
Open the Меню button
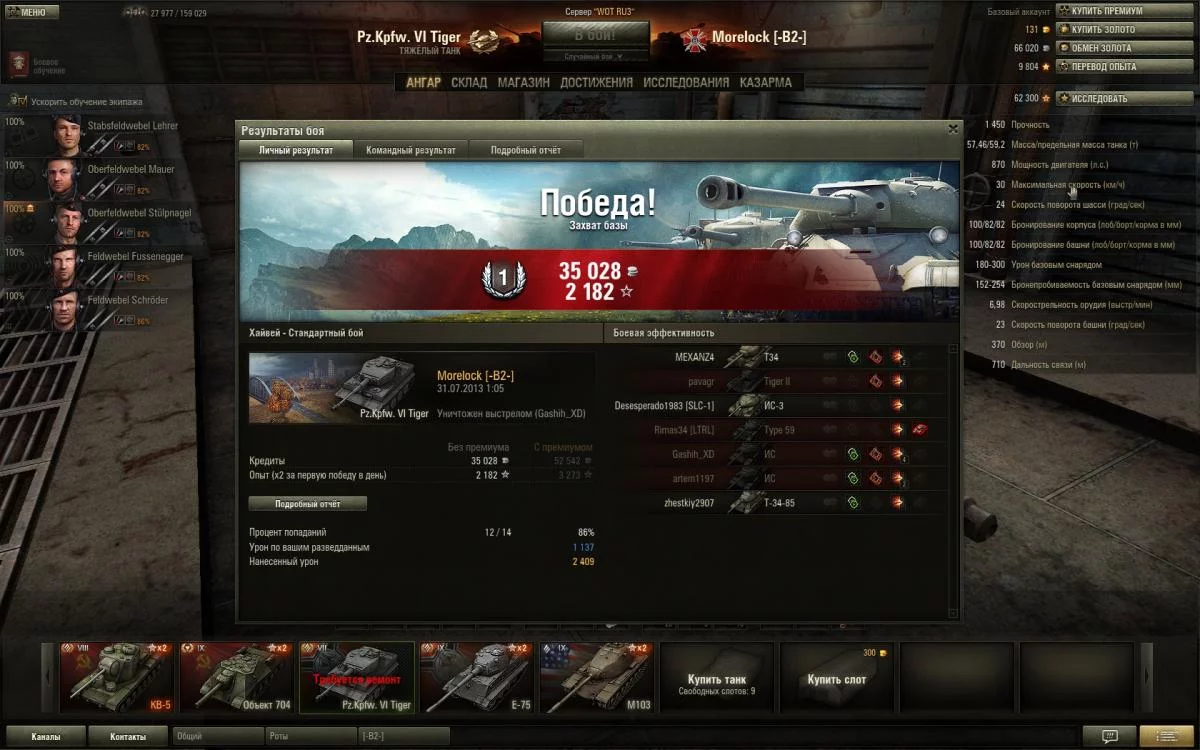tap(33, 12)
